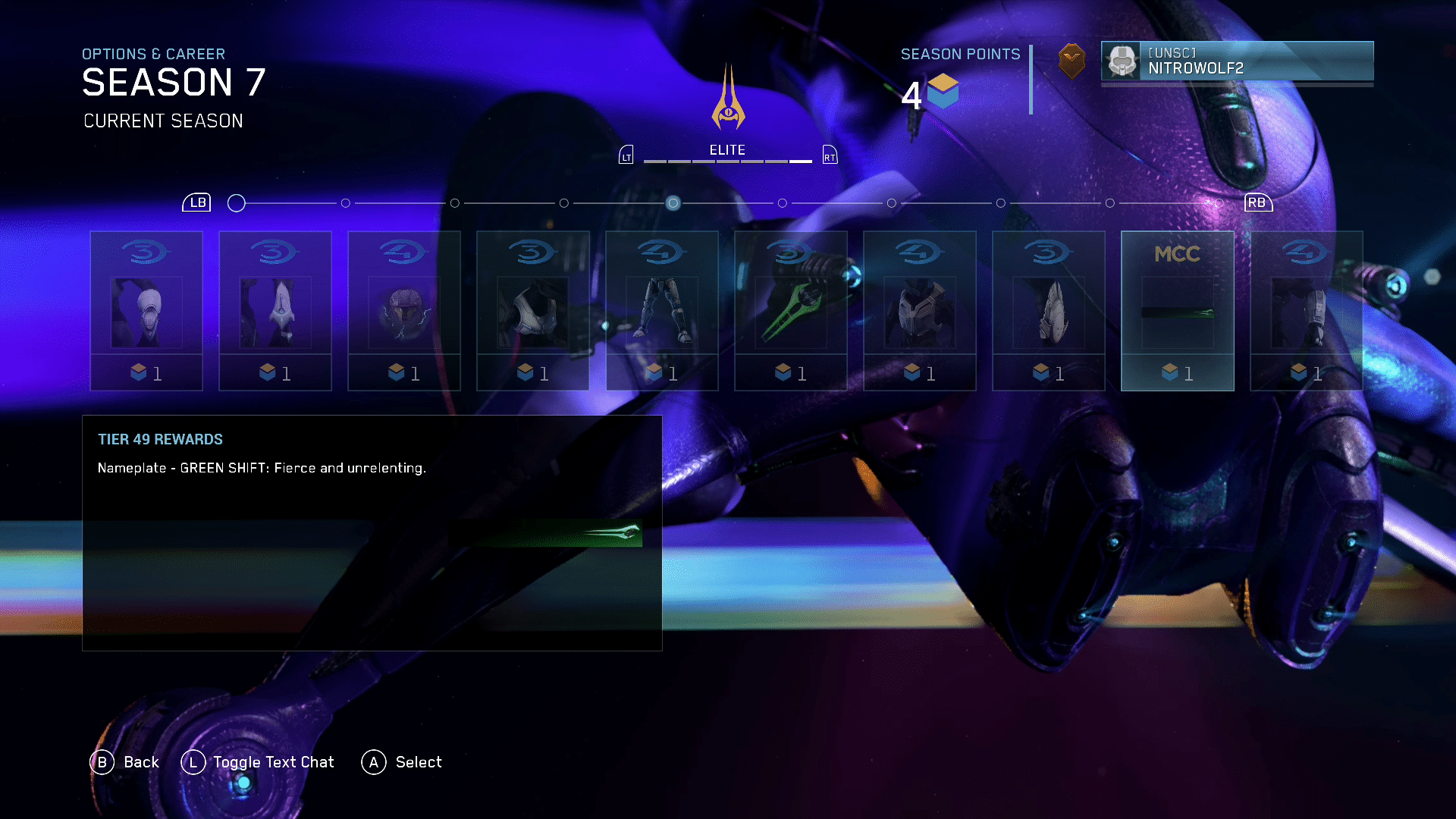
Task: Select the Halo 3 shoulder armor reward
Action: point(1049,311)
